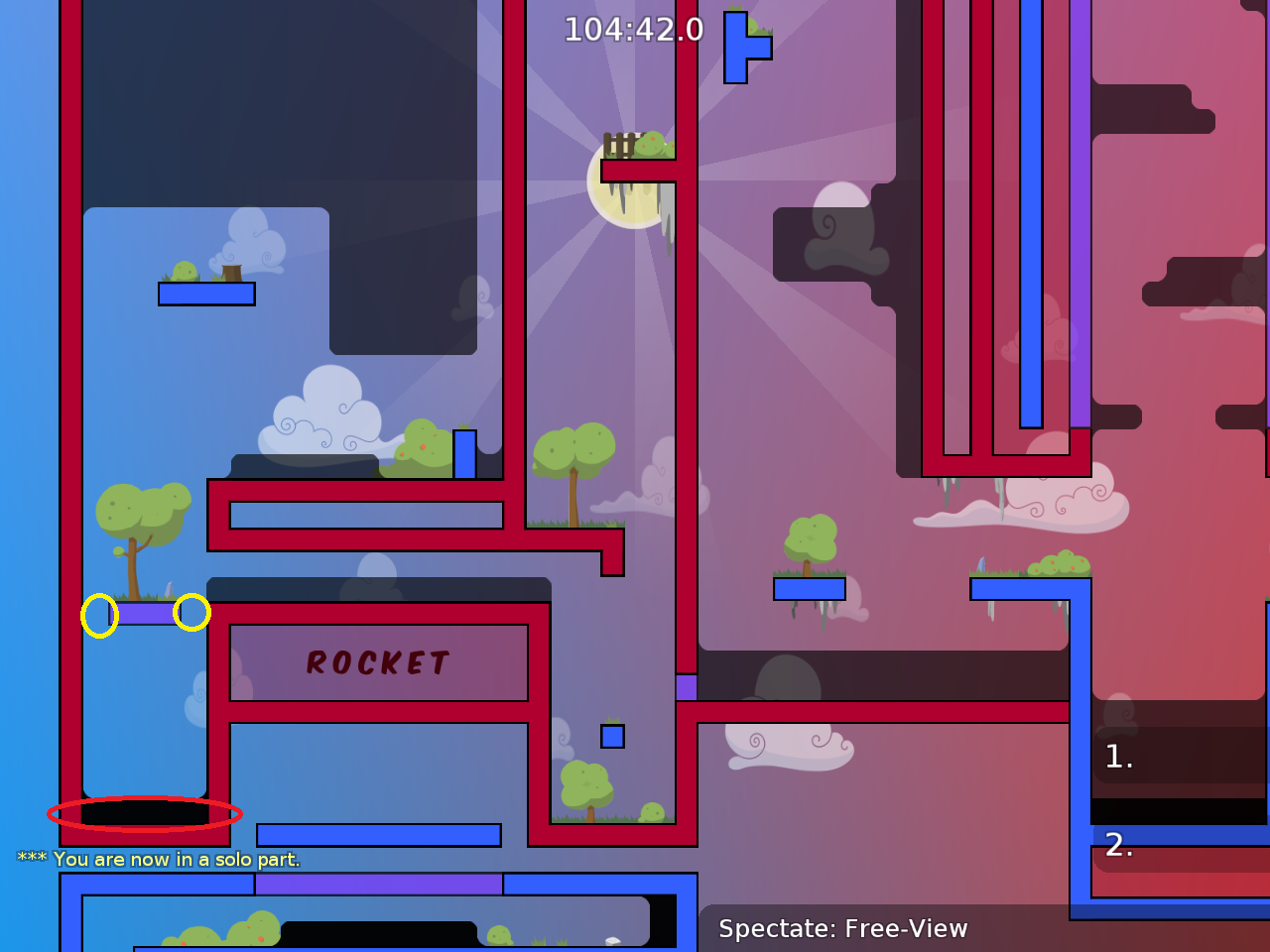Viewport: 1270px width, 952px height.
Task: Click the right yellow circle marker
Action: [x=192, y=612]
